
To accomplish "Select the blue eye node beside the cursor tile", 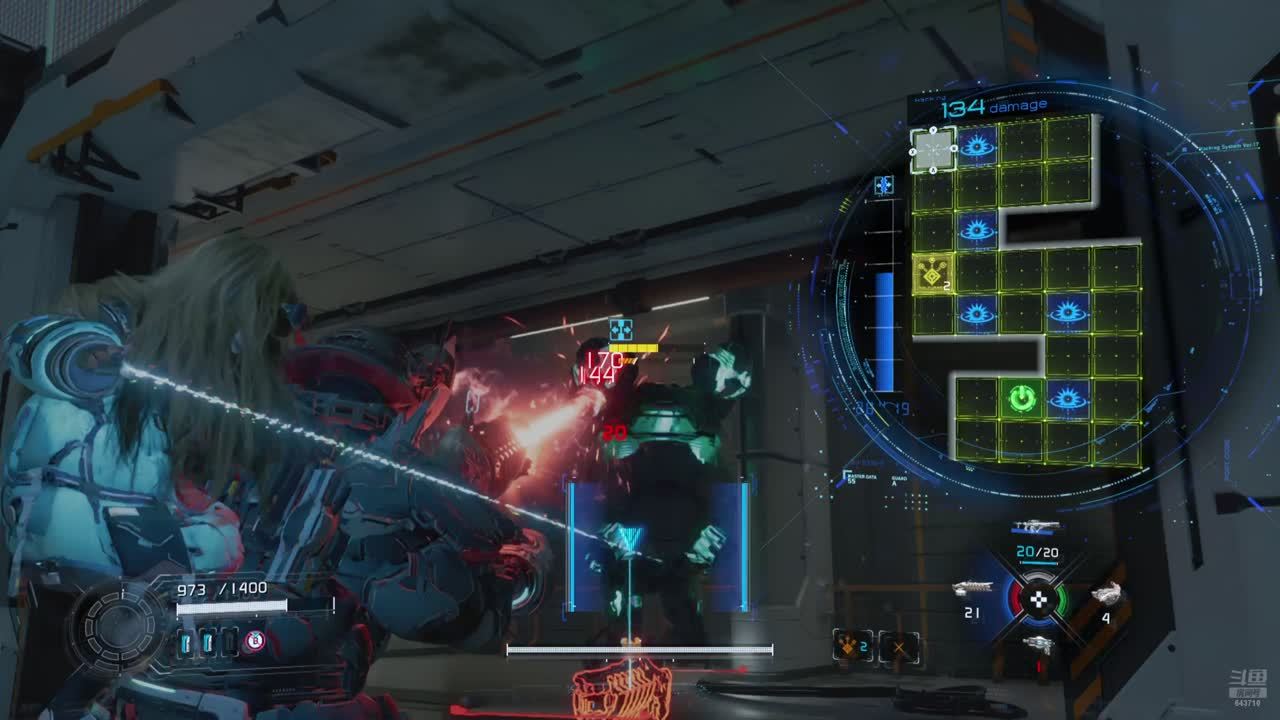I will tap(977, 147).
